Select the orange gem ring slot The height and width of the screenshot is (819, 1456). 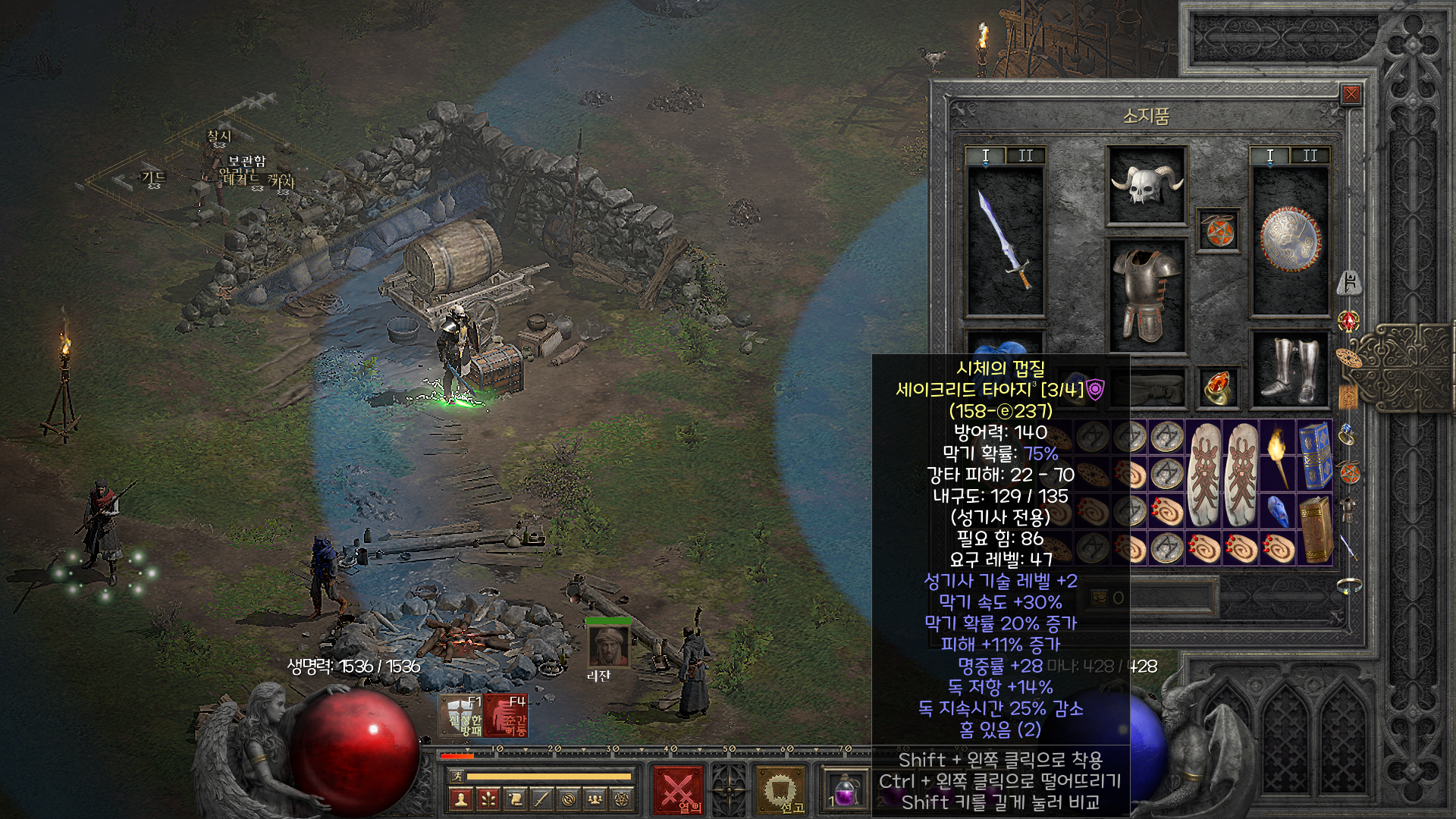pos(1218,388)
